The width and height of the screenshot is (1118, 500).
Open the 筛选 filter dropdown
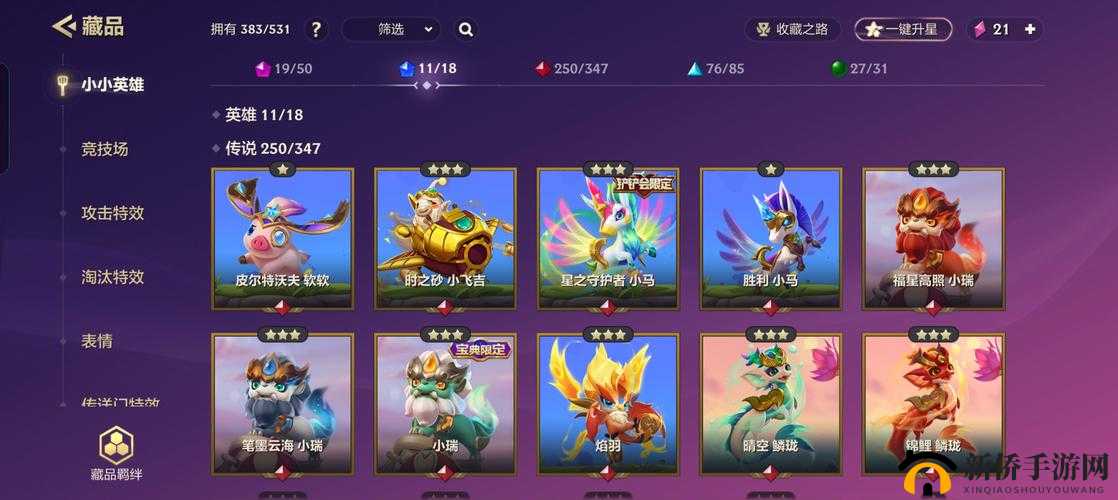click(391, 29)
